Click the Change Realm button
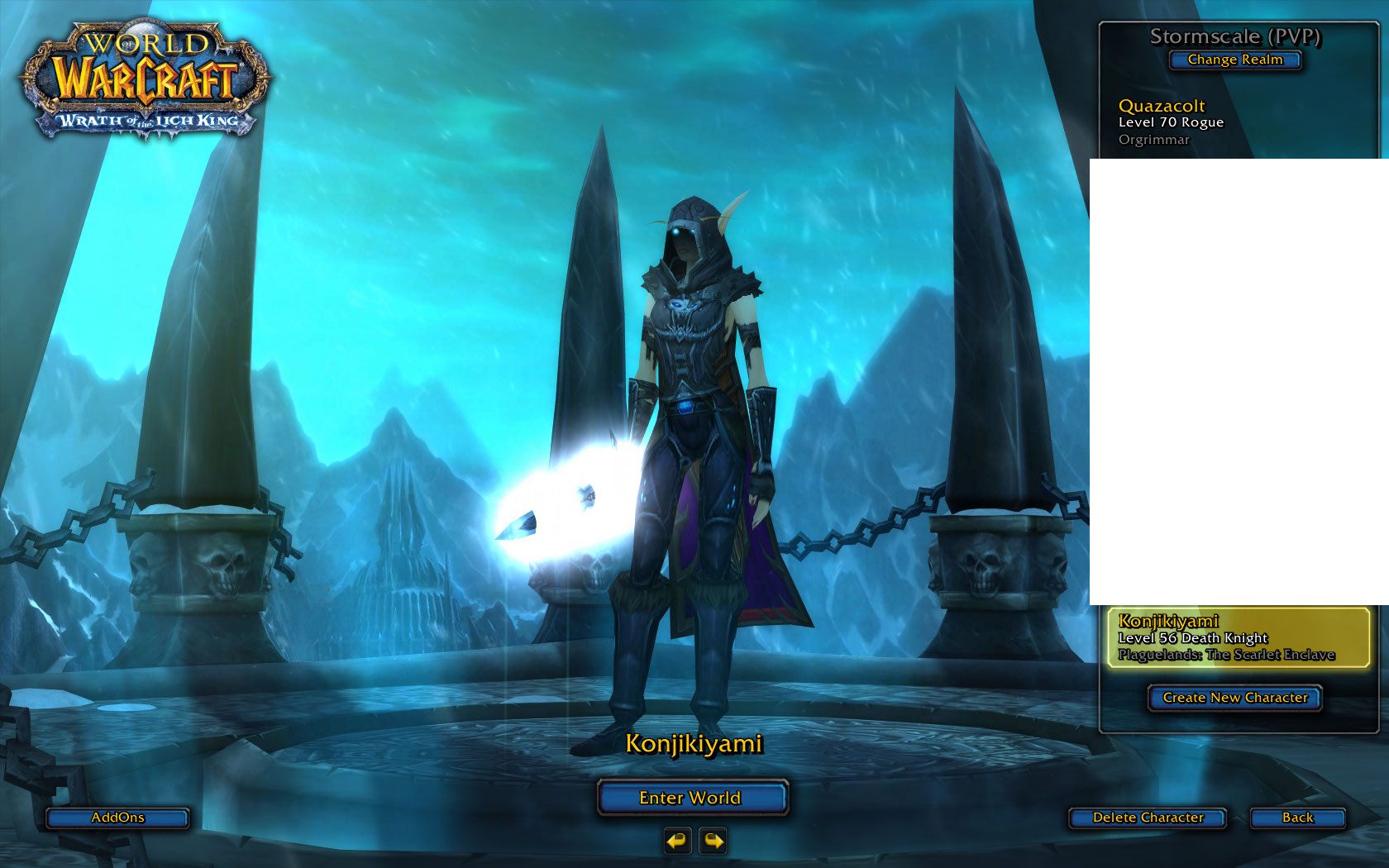The height and width of the screenshot is (868, 1389). 1234,60
